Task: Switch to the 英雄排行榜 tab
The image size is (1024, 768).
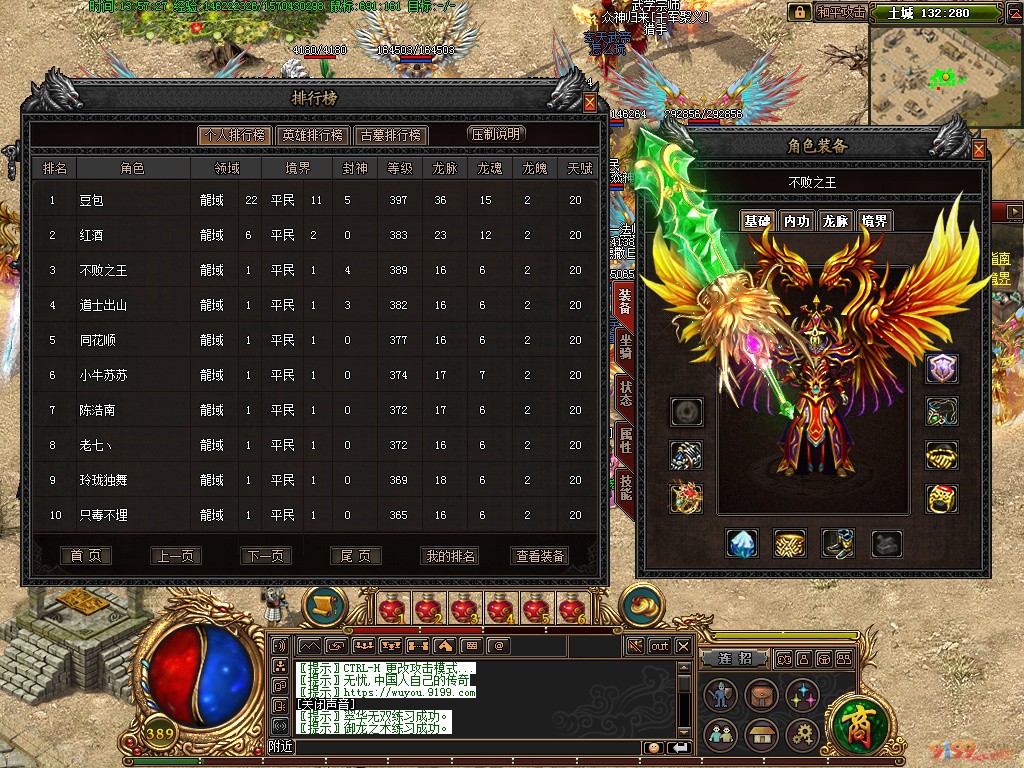Action: coord(312,135)
